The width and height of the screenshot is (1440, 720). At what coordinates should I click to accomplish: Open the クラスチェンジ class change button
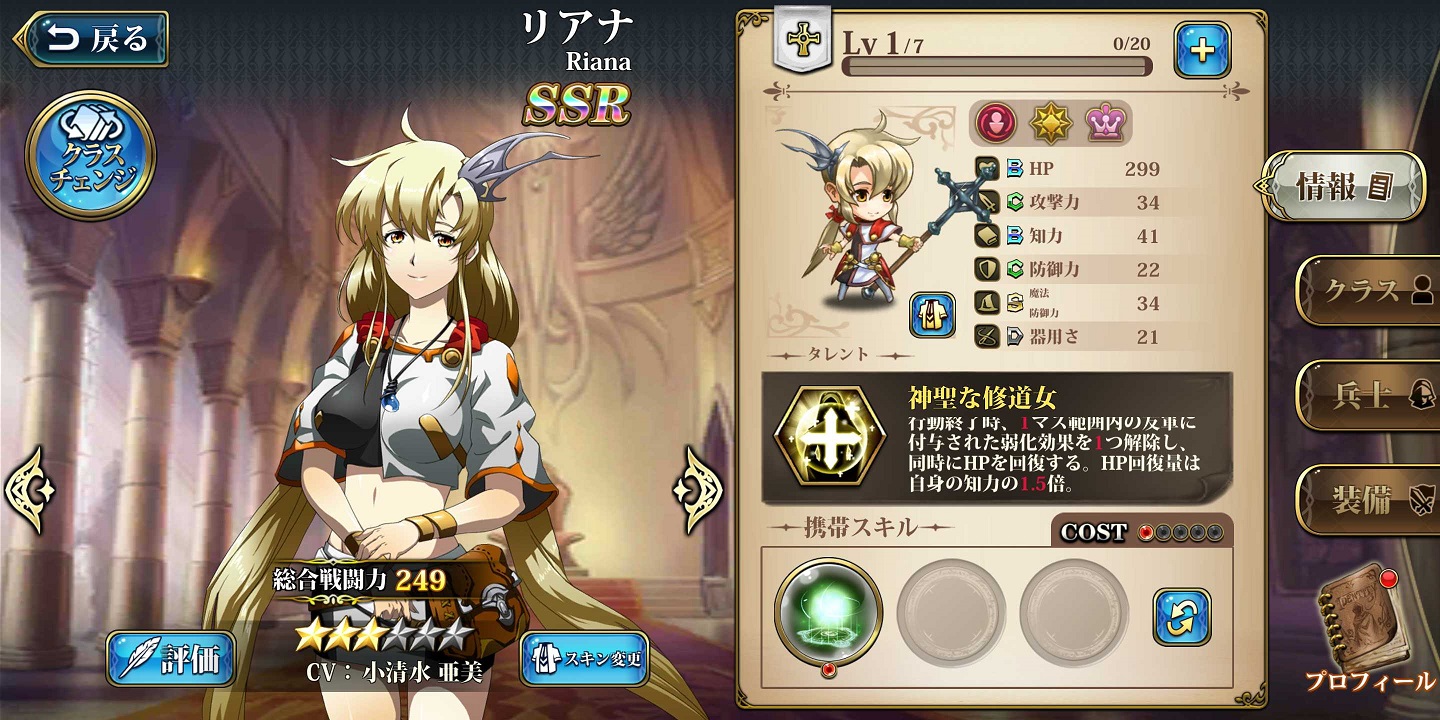[90, 155]
